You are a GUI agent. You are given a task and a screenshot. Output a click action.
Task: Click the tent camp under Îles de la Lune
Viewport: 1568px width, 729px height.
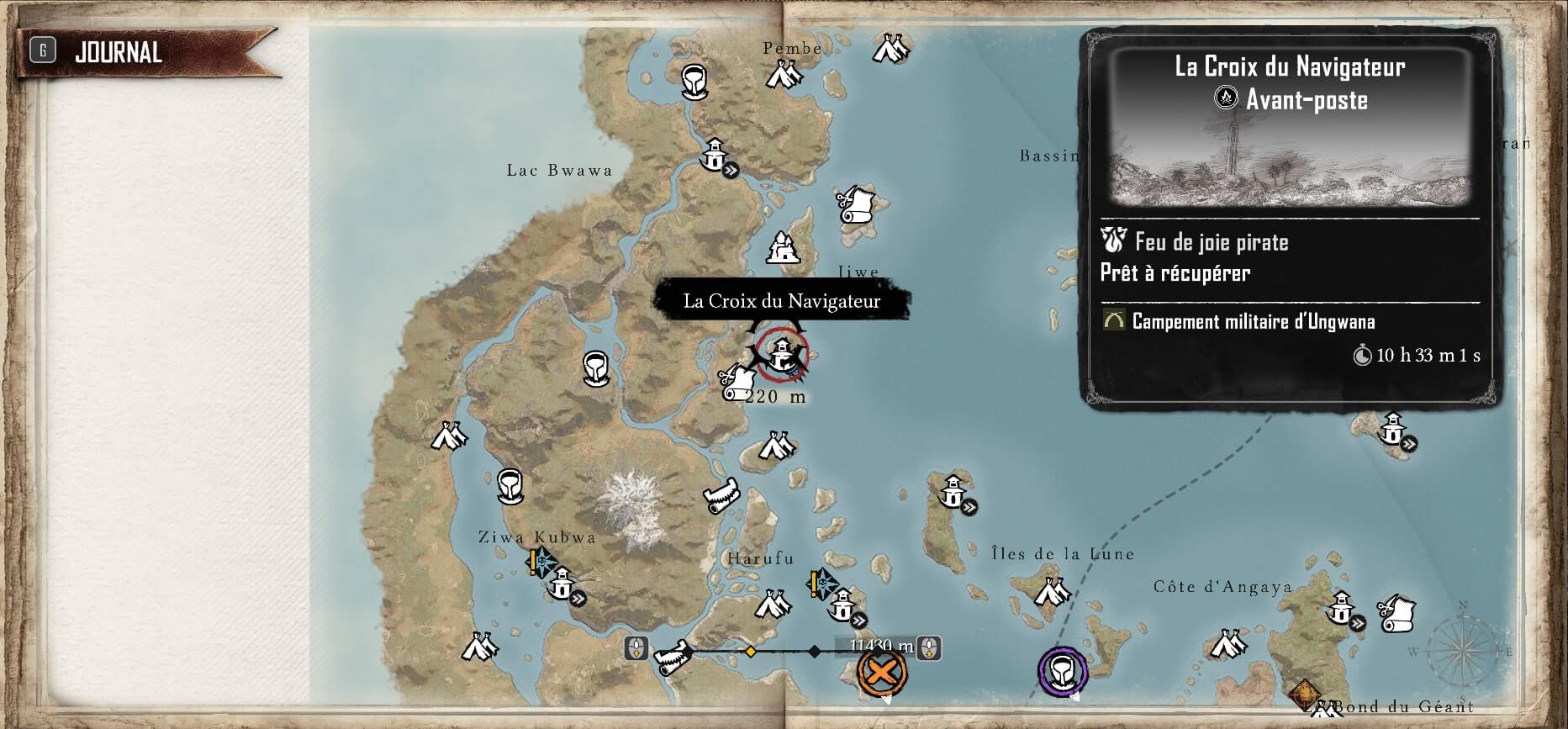coord(1051,592)
